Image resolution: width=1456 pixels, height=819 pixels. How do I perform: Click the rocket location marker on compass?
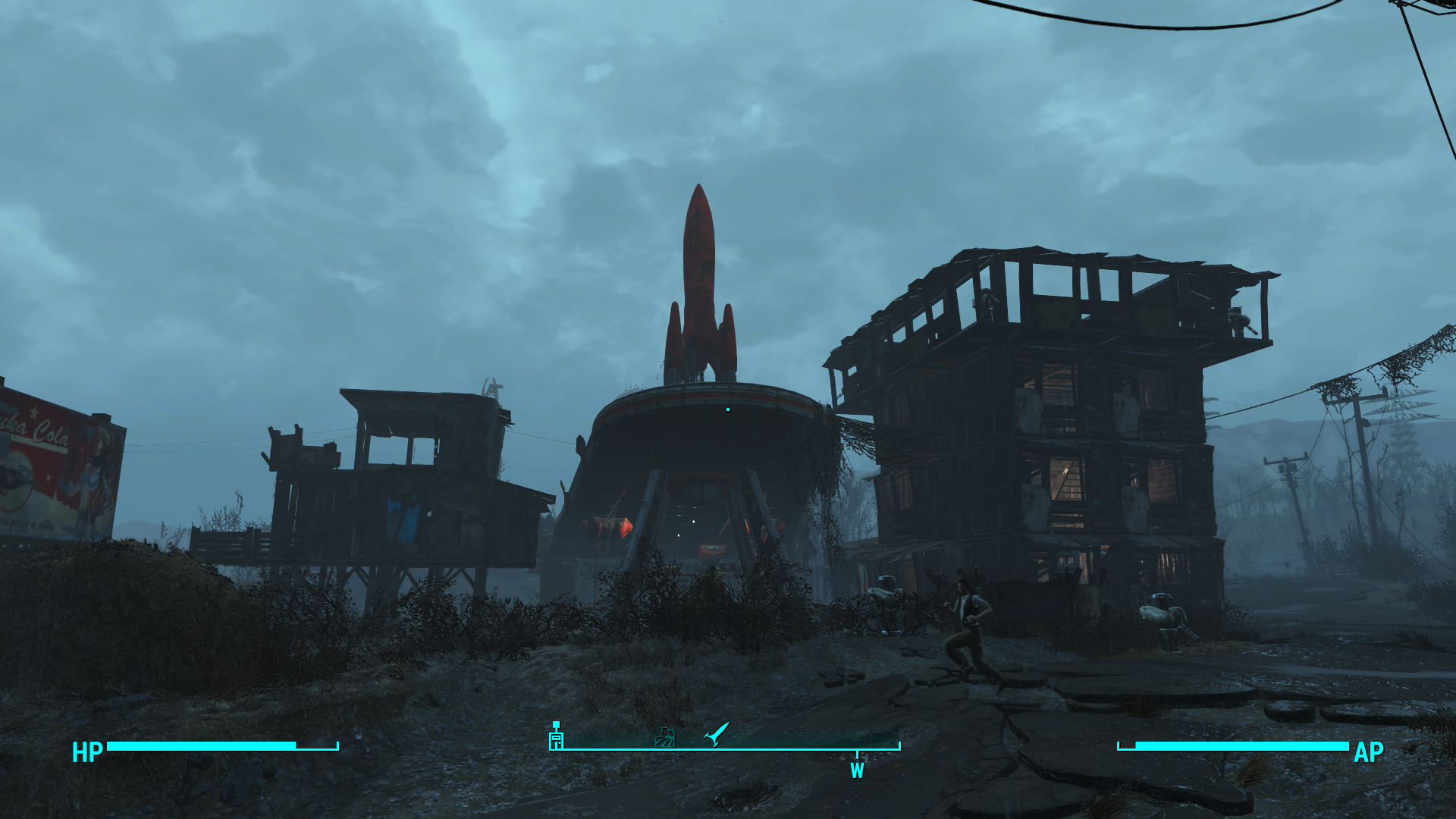[x=716, y=734]
